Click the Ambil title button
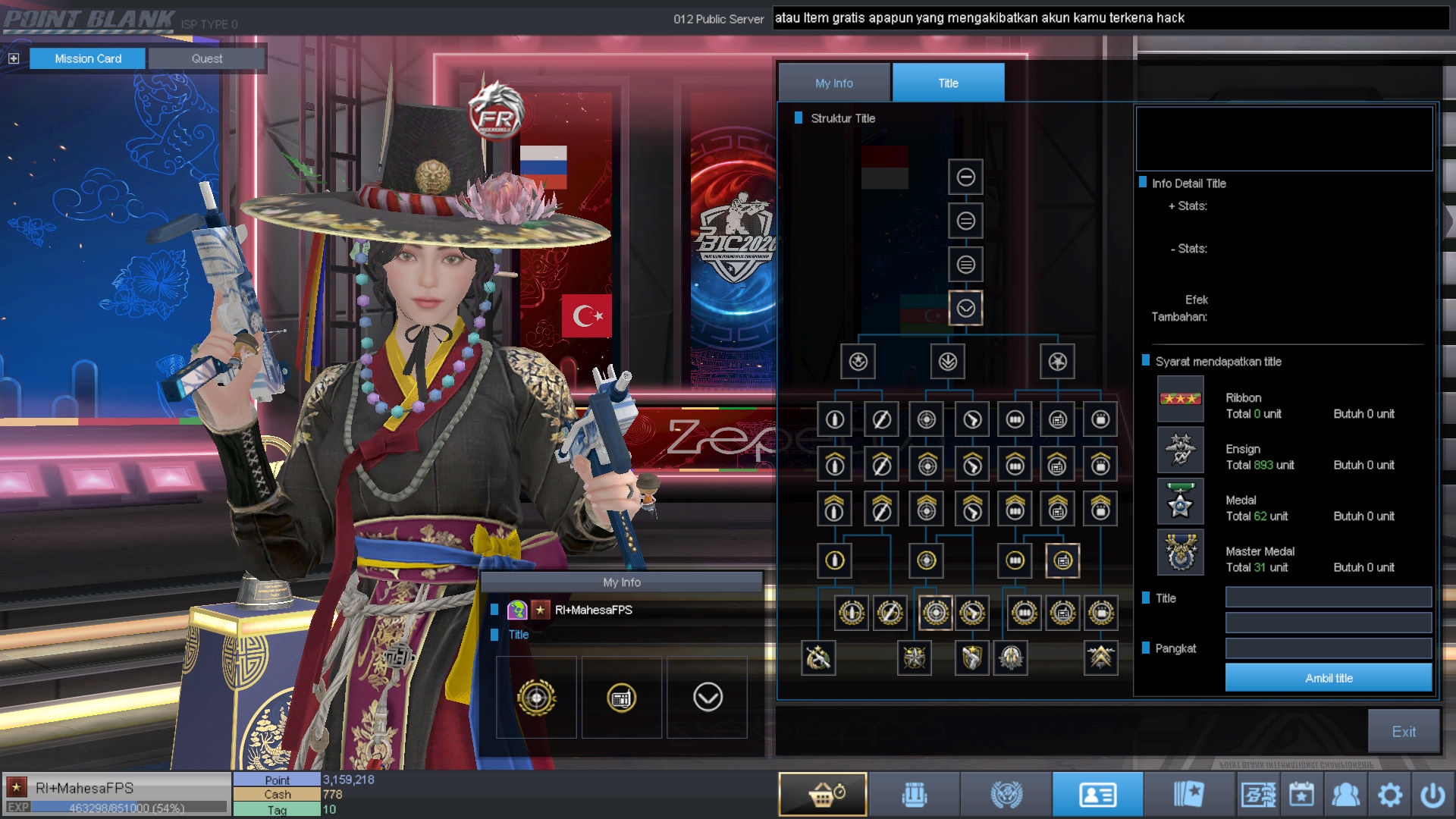 pyautogui.click(x=1328, y=678)
